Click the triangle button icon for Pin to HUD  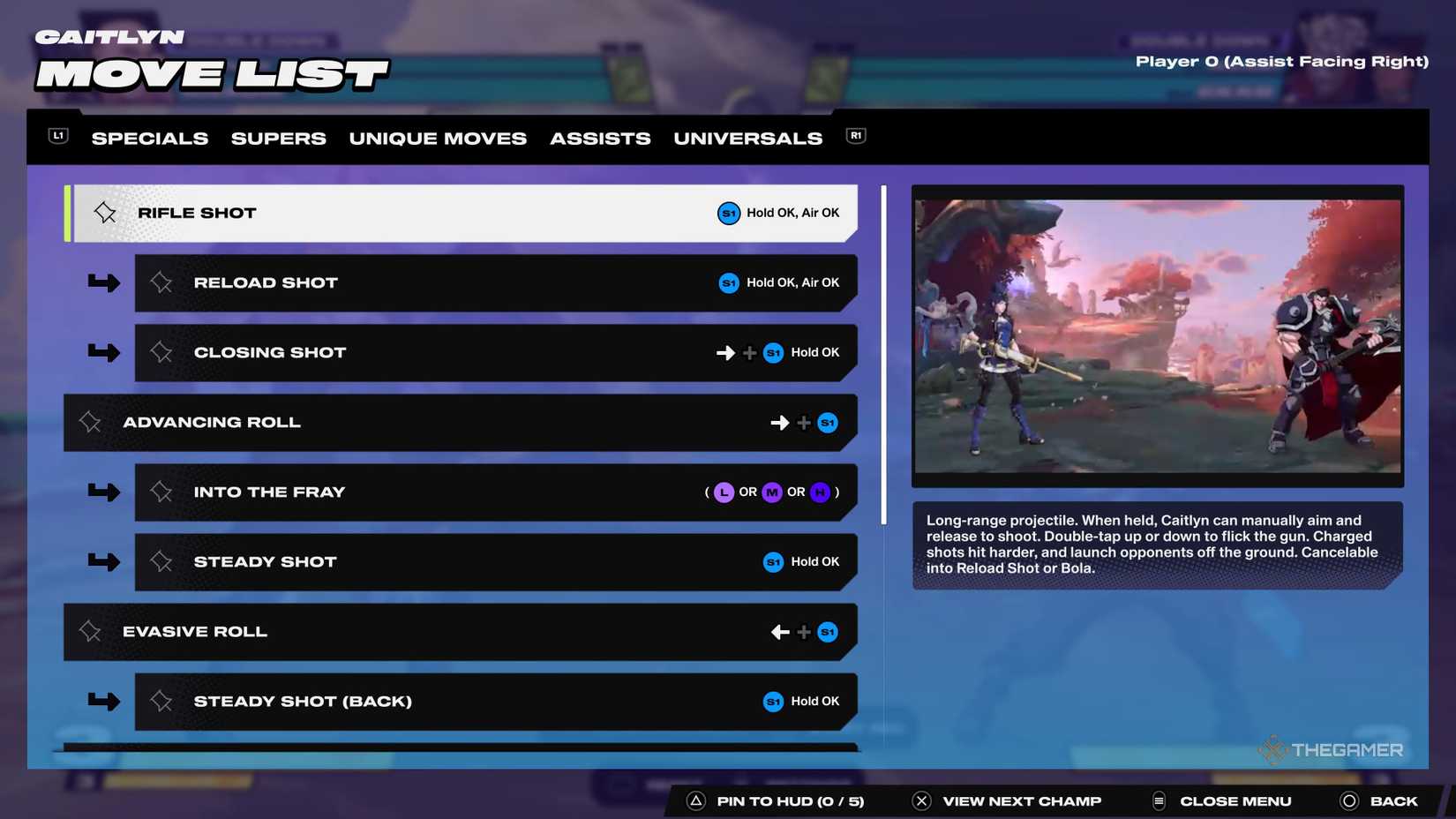[x=696, y=800]
